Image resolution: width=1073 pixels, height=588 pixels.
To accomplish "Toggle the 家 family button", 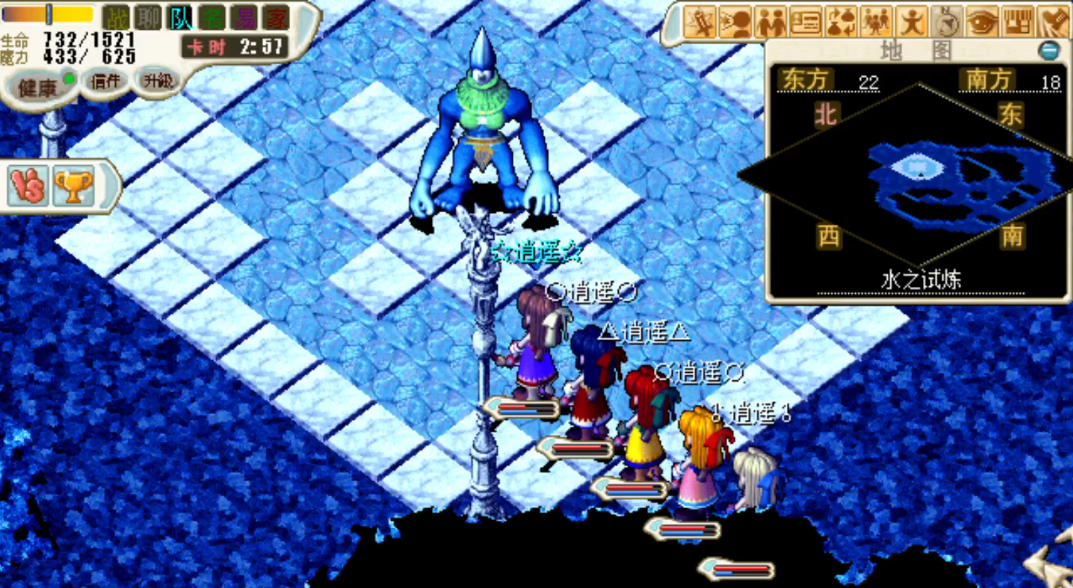I will 275,17.
